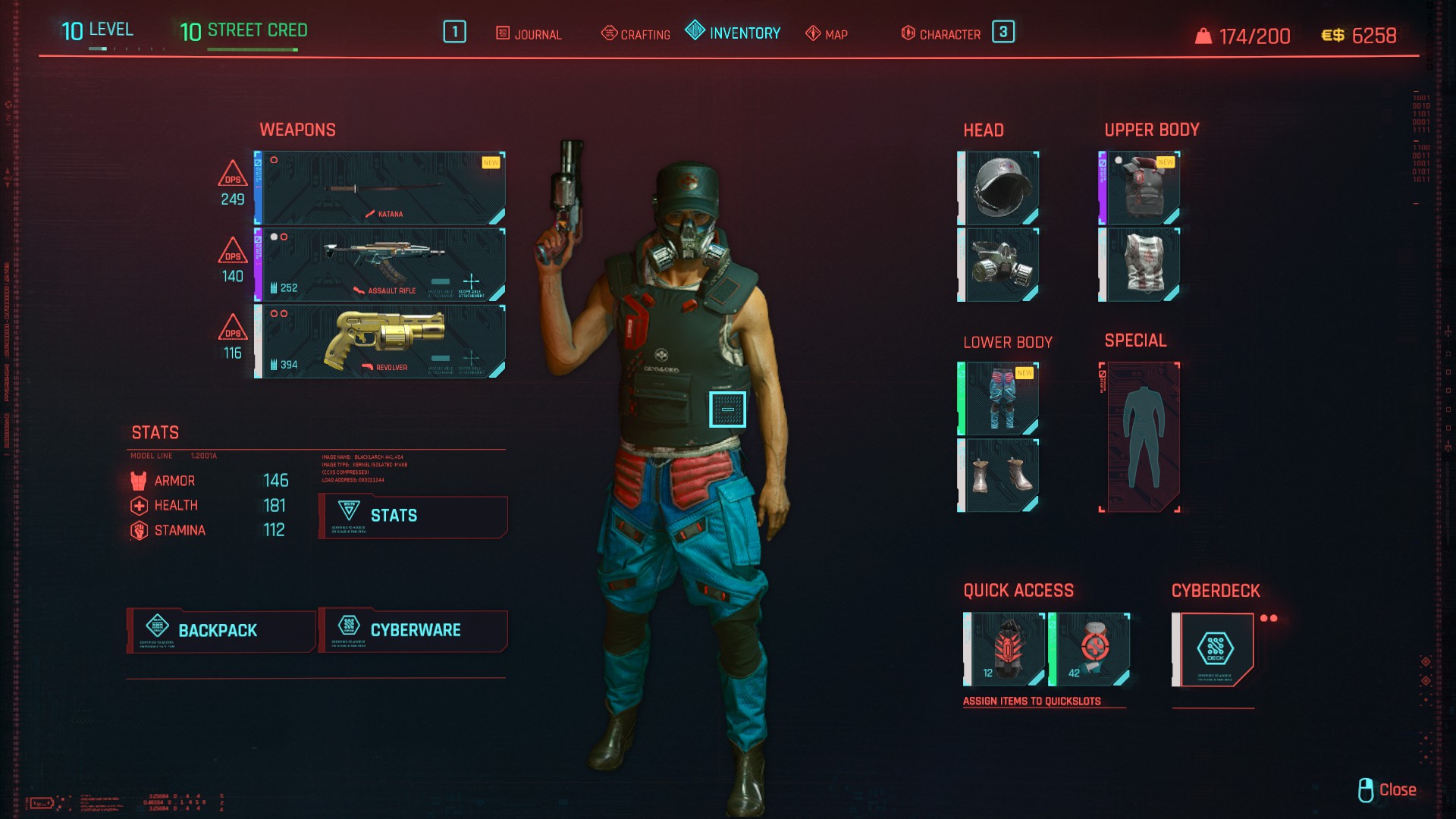Select the Inventory tab
The image size is (1456, 819).
coord(733,33)
